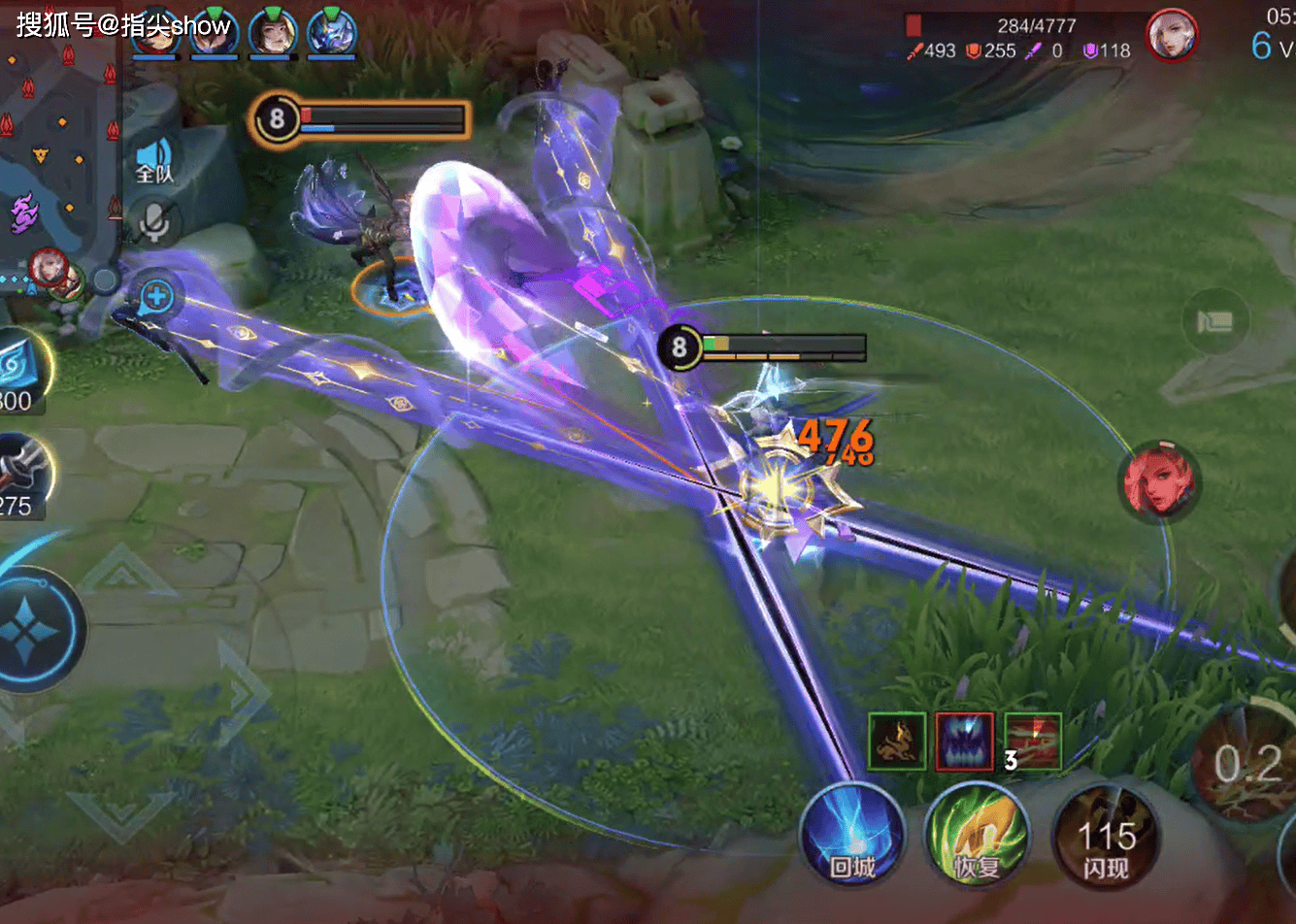Inspect the golden deer buff icon

coord(897,742)
